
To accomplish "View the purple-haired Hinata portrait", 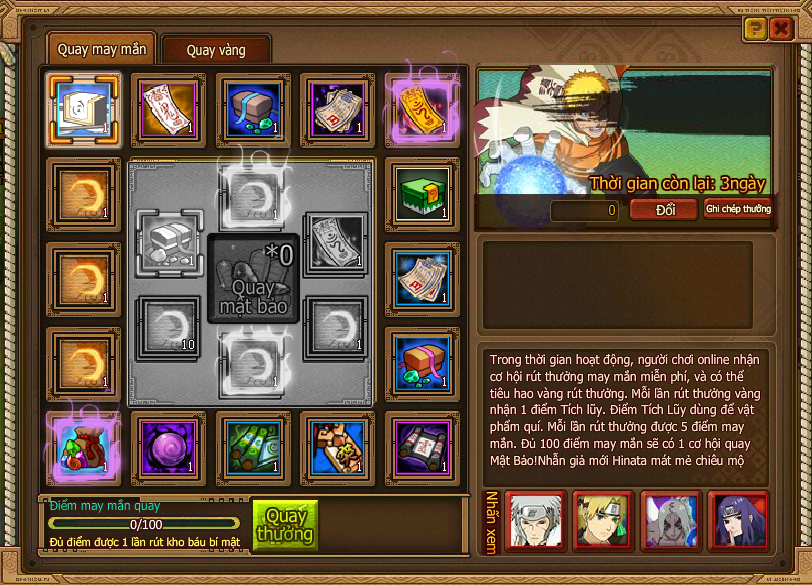I will tap(738, 520).
